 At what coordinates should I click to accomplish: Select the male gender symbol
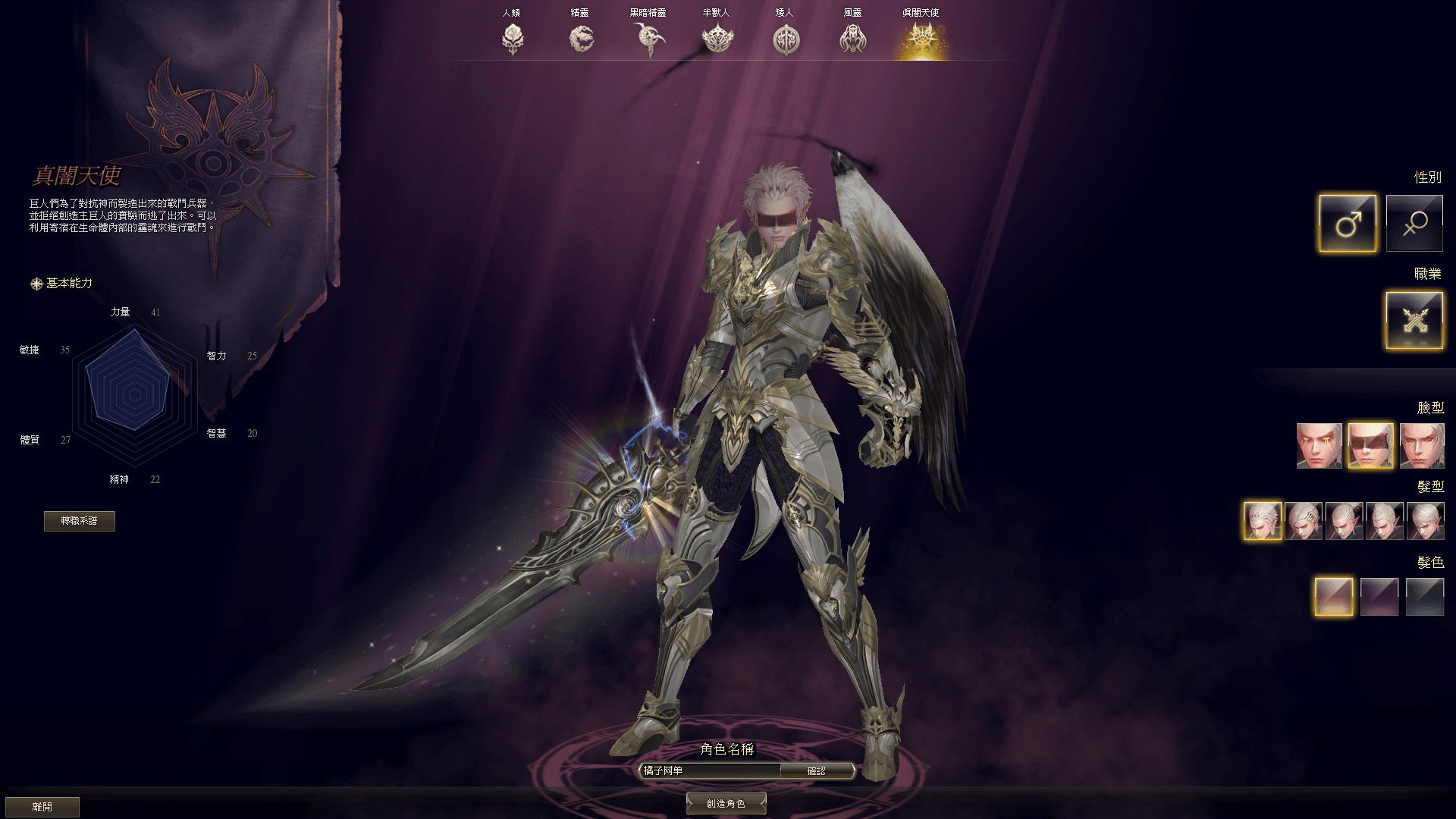(1348, 222)
